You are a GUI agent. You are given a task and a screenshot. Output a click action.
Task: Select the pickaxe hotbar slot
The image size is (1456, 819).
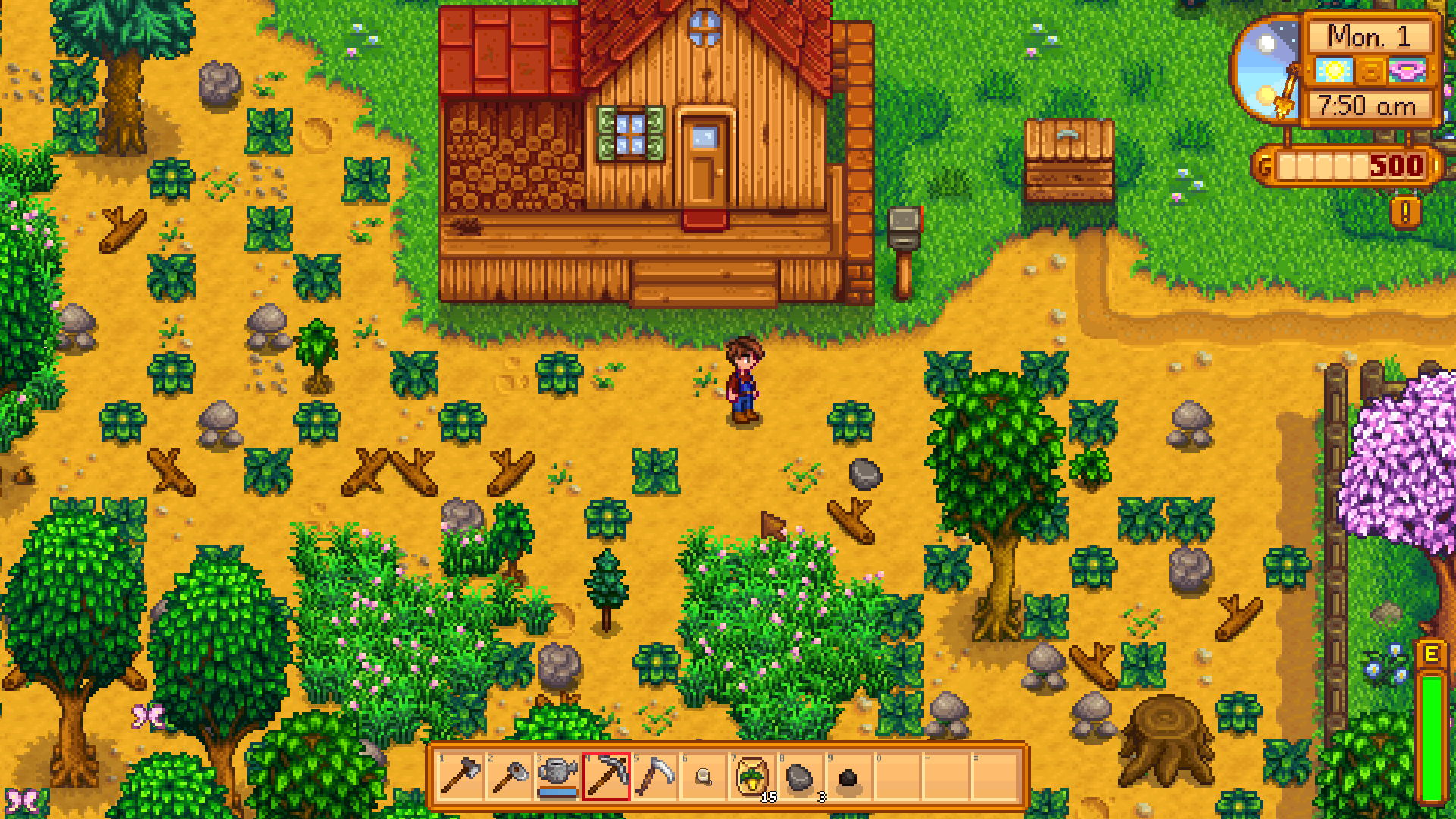[x=607, y=777]
